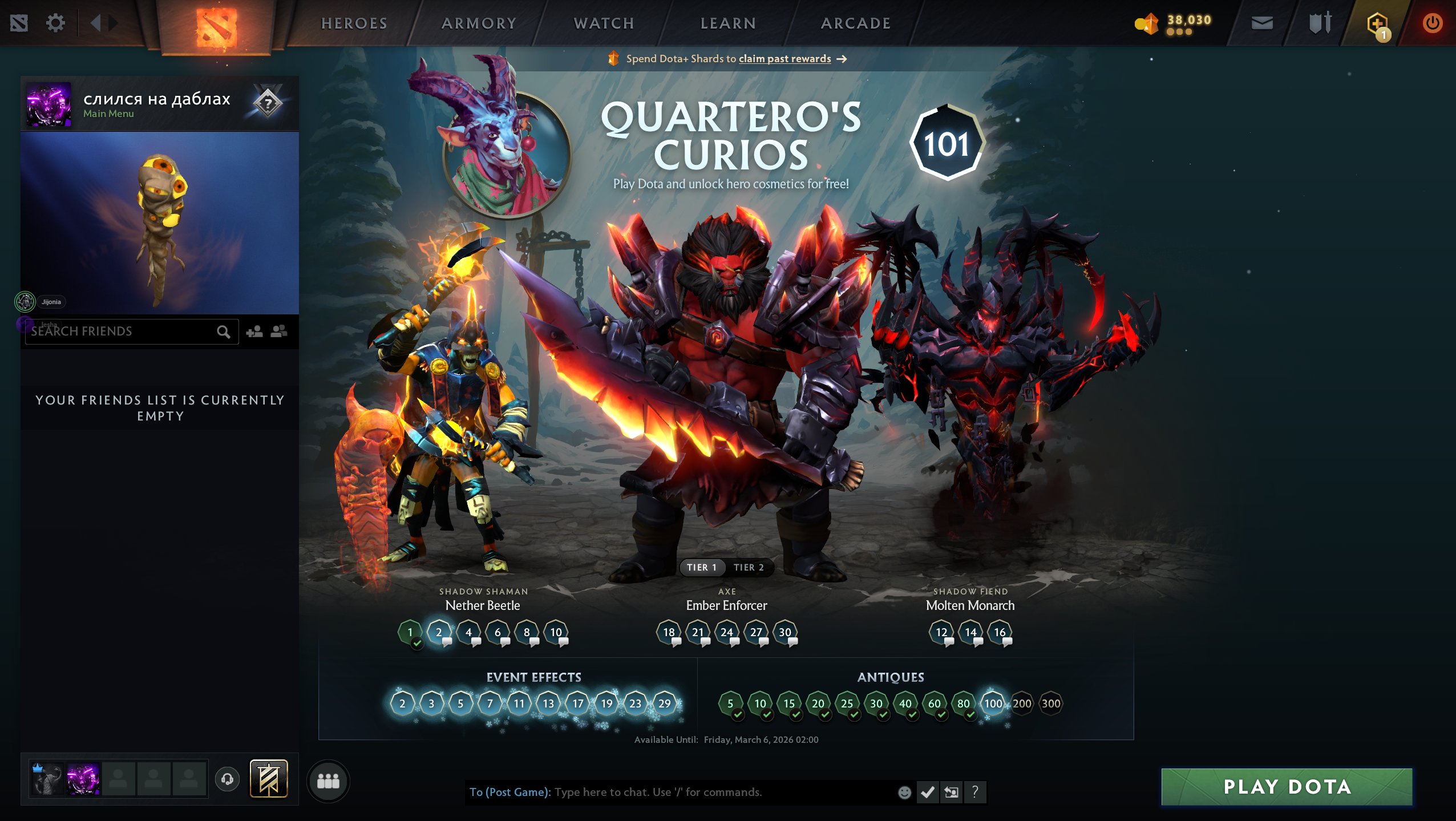1456x821 pixels.
Task: Open the ARMORY menu tab
Action: click(479, 23)
